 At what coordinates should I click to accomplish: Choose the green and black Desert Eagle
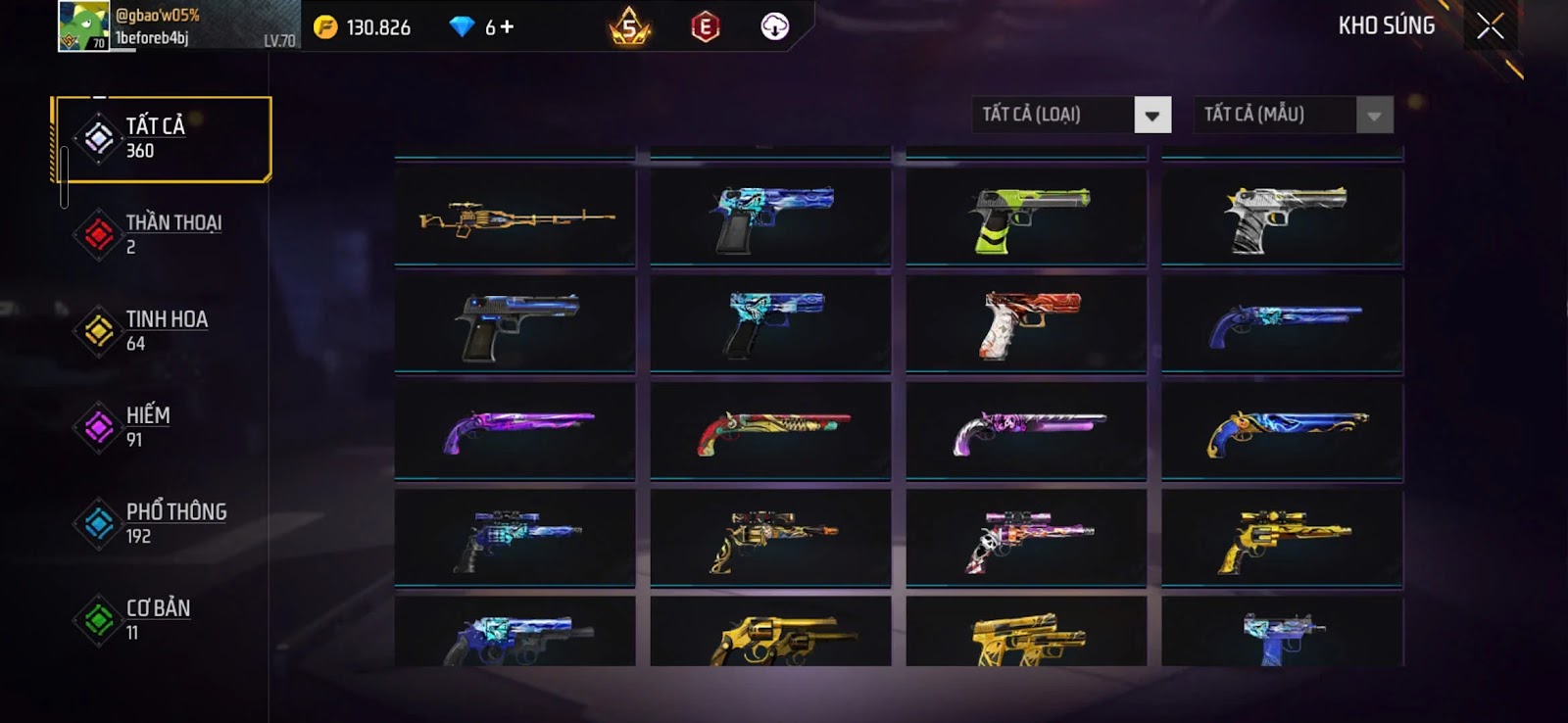[x=1026, y=217]
